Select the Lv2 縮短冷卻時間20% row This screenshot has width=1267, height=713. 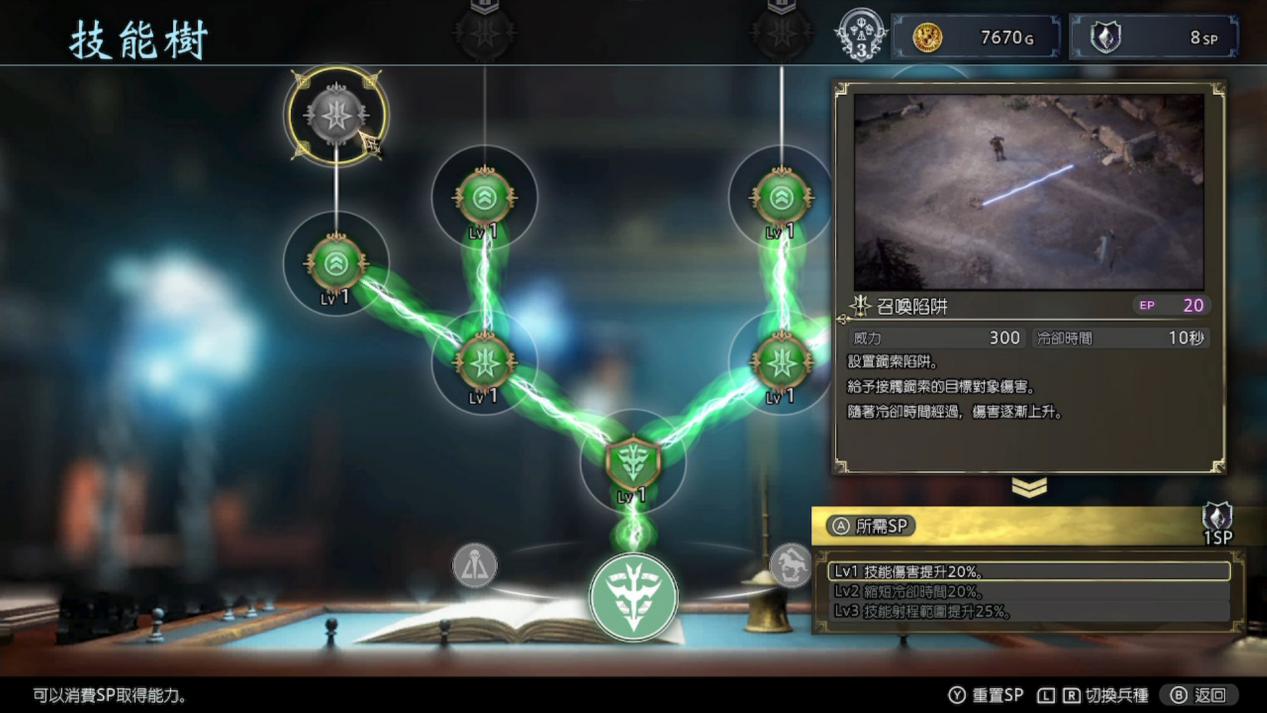pos(1029,591)
